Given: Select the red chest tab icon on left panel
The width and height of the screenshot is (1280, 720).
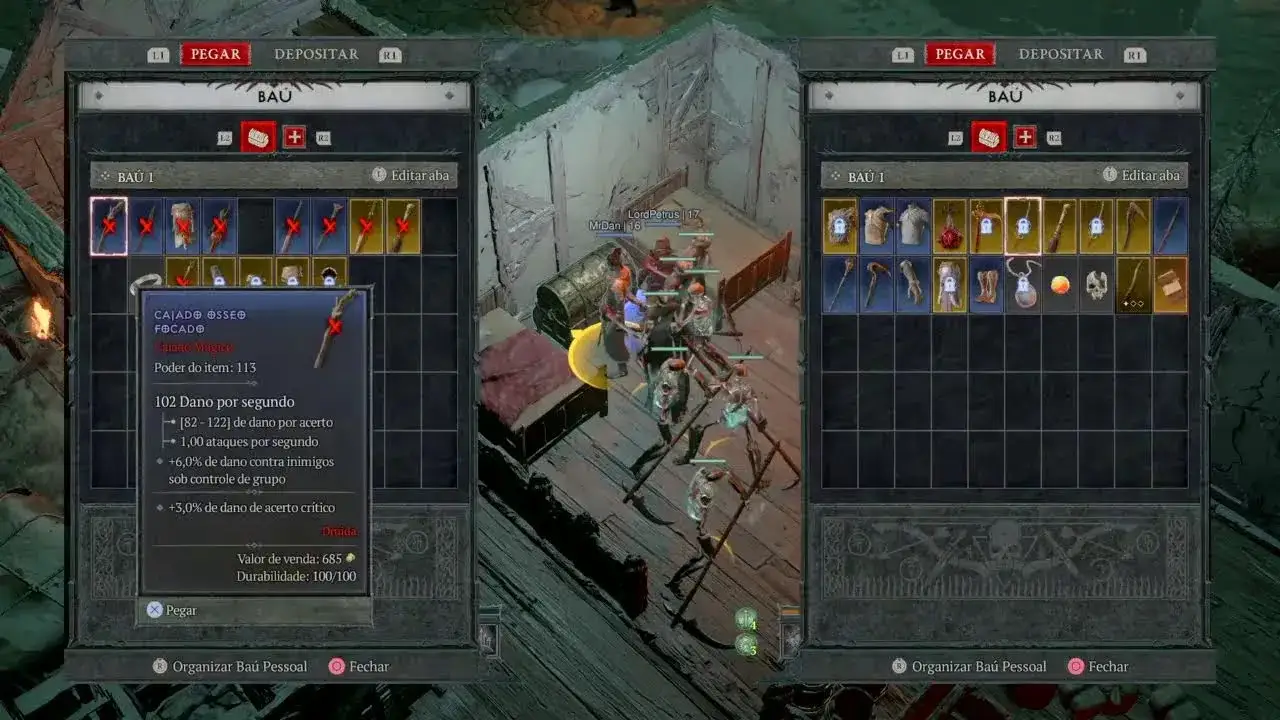Looking at the screenshot, I should pyautogui.click(x=257, y=137).
